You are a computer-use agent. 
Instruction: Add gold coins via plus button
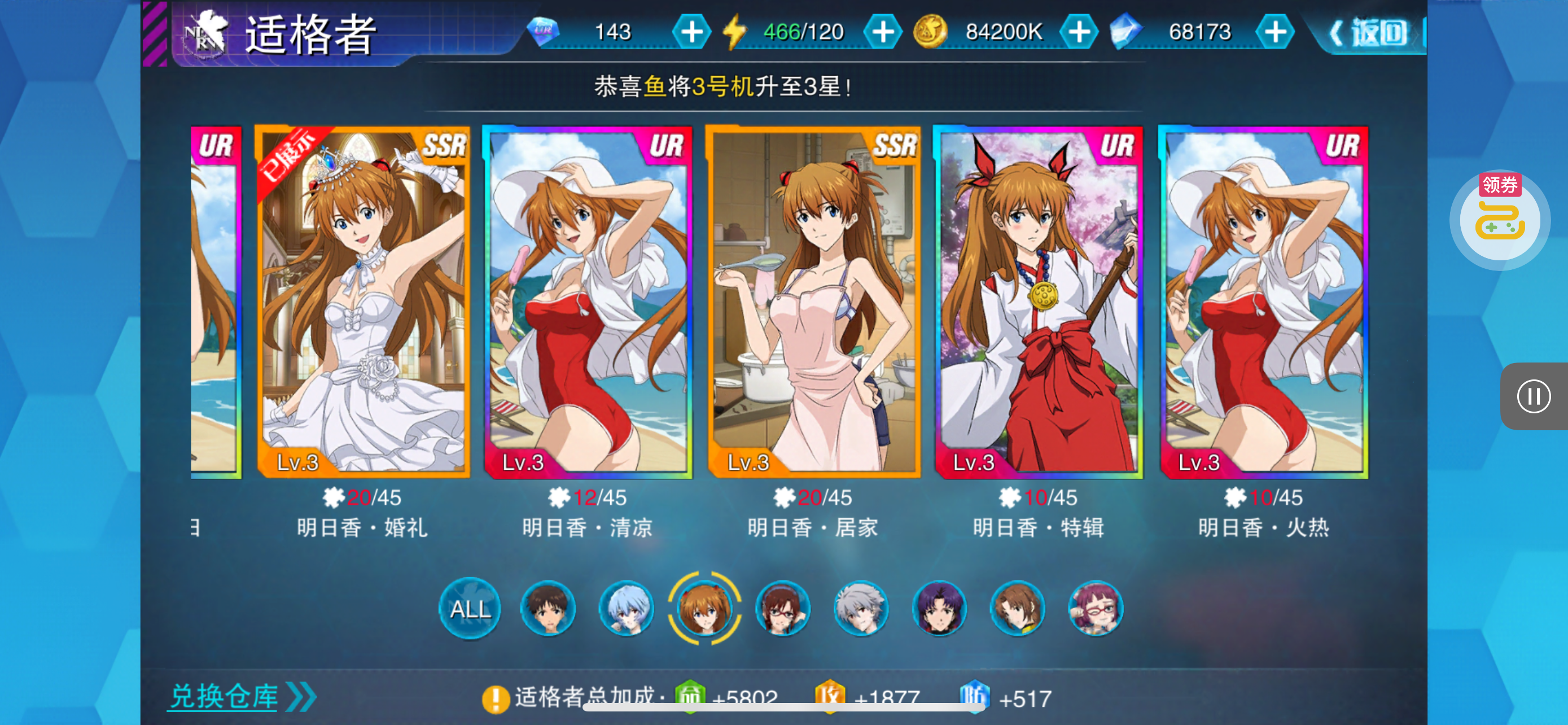coord(1079,32)
